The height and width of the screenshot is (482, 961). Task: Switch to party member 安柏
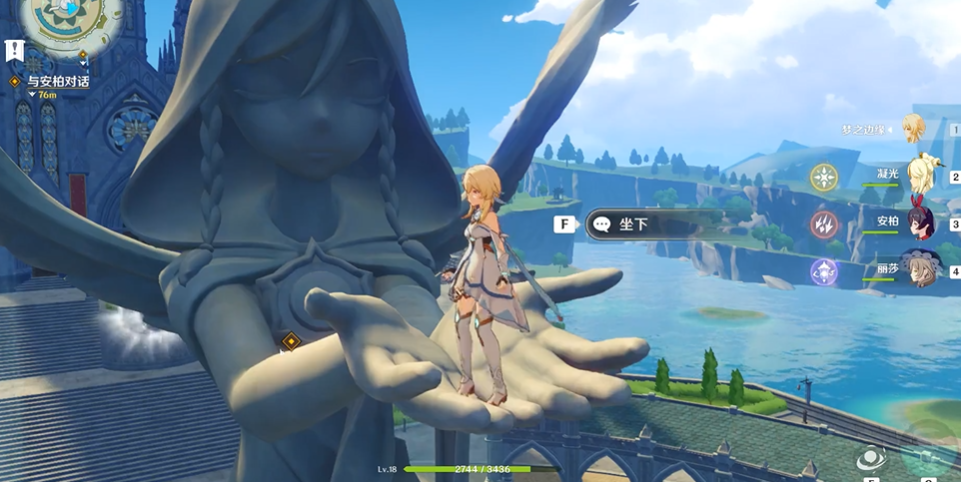(919, 222)
